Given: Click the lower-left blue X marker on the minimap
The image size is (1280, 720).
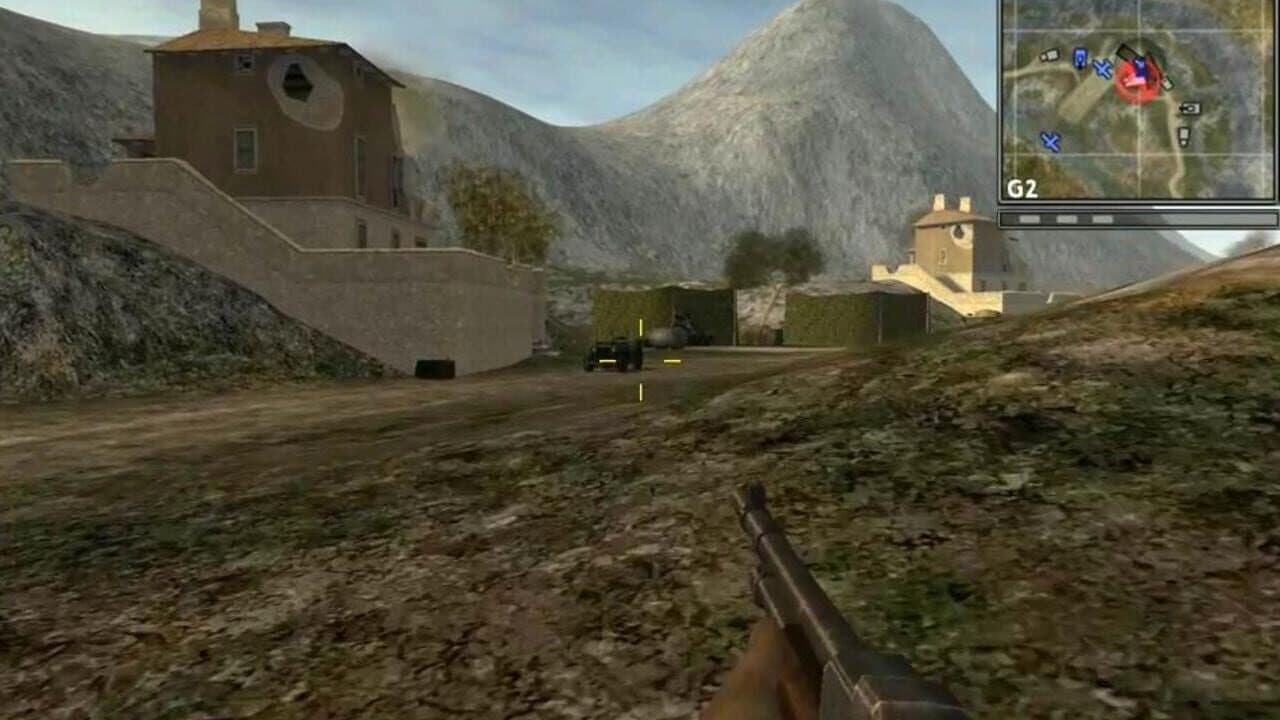Looking at the screenshot, I should 1051,141.
